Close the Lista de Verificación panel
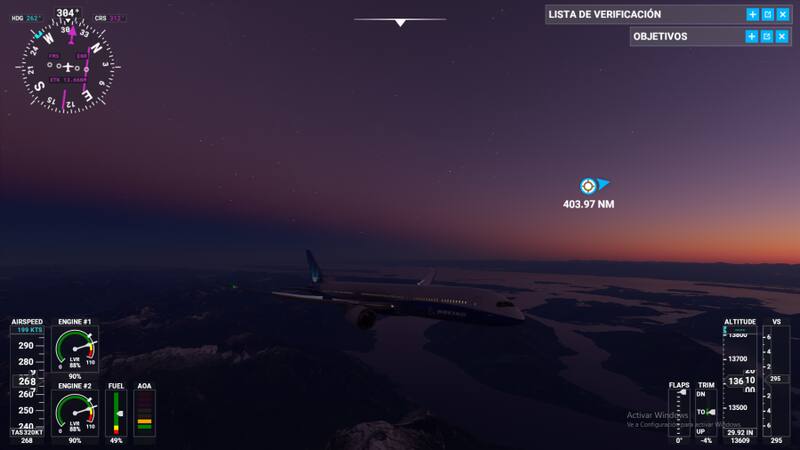Viewport: 800px width, 450px height. 782,15
